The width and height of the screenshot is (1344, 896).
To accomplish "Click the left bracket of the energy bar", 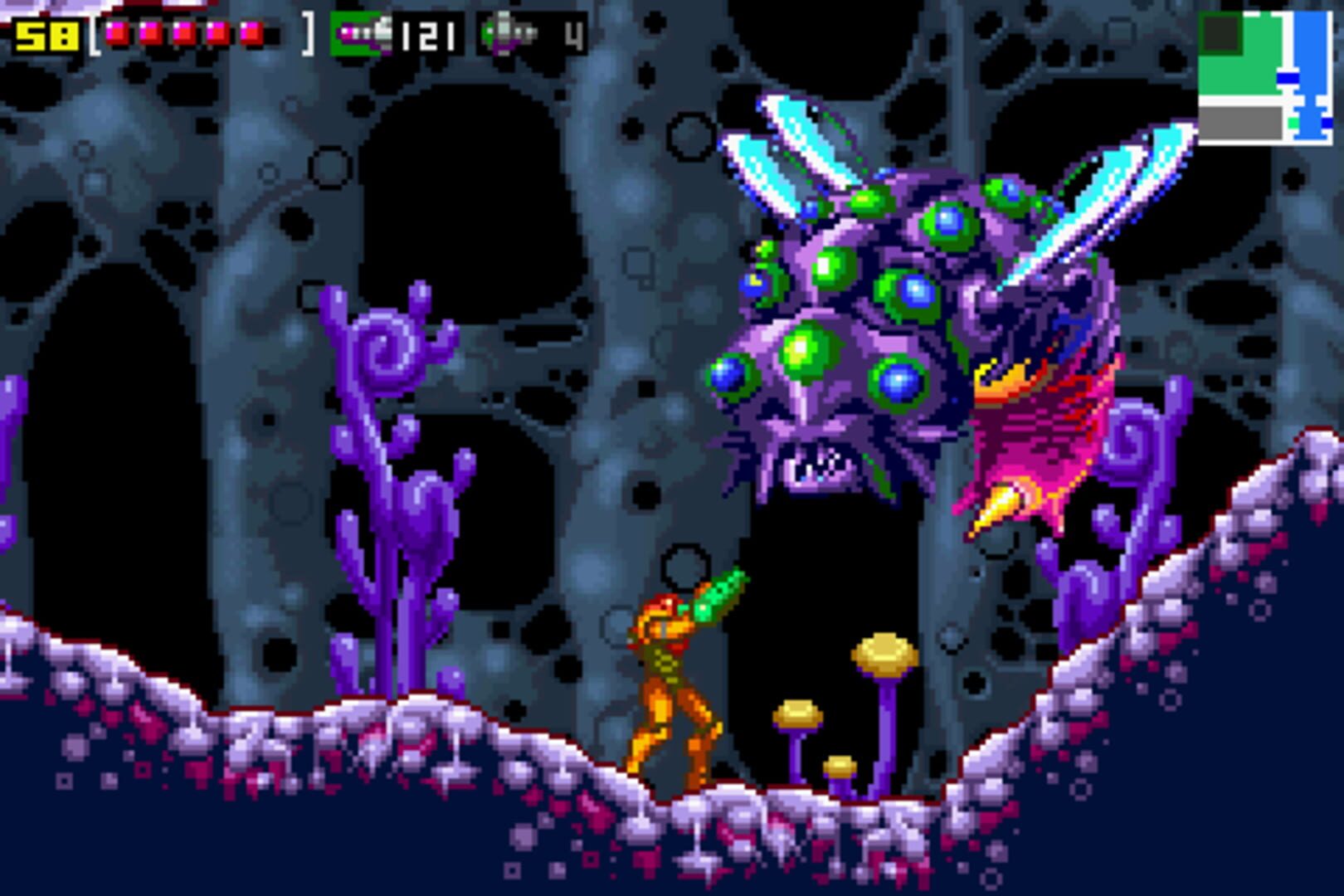I will [x=93, y=33].
